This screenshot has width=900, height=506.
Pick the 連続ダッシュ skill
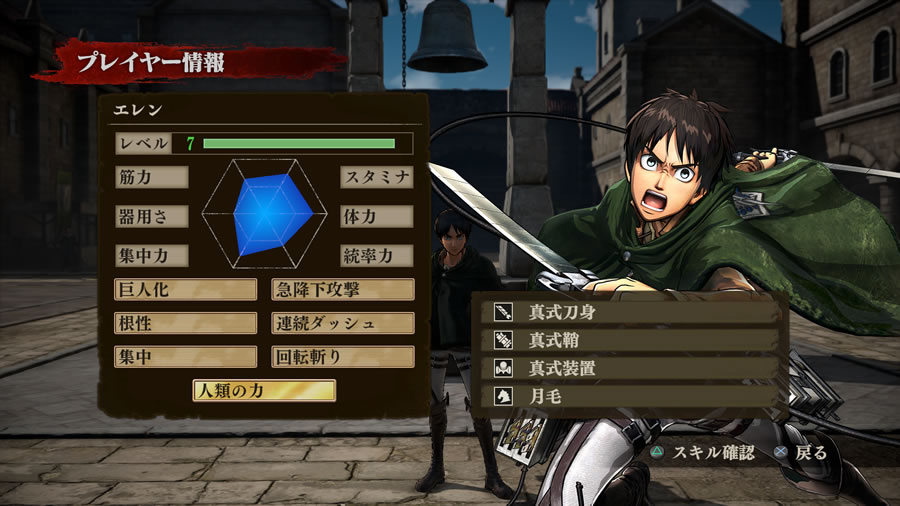click(343, 324)
